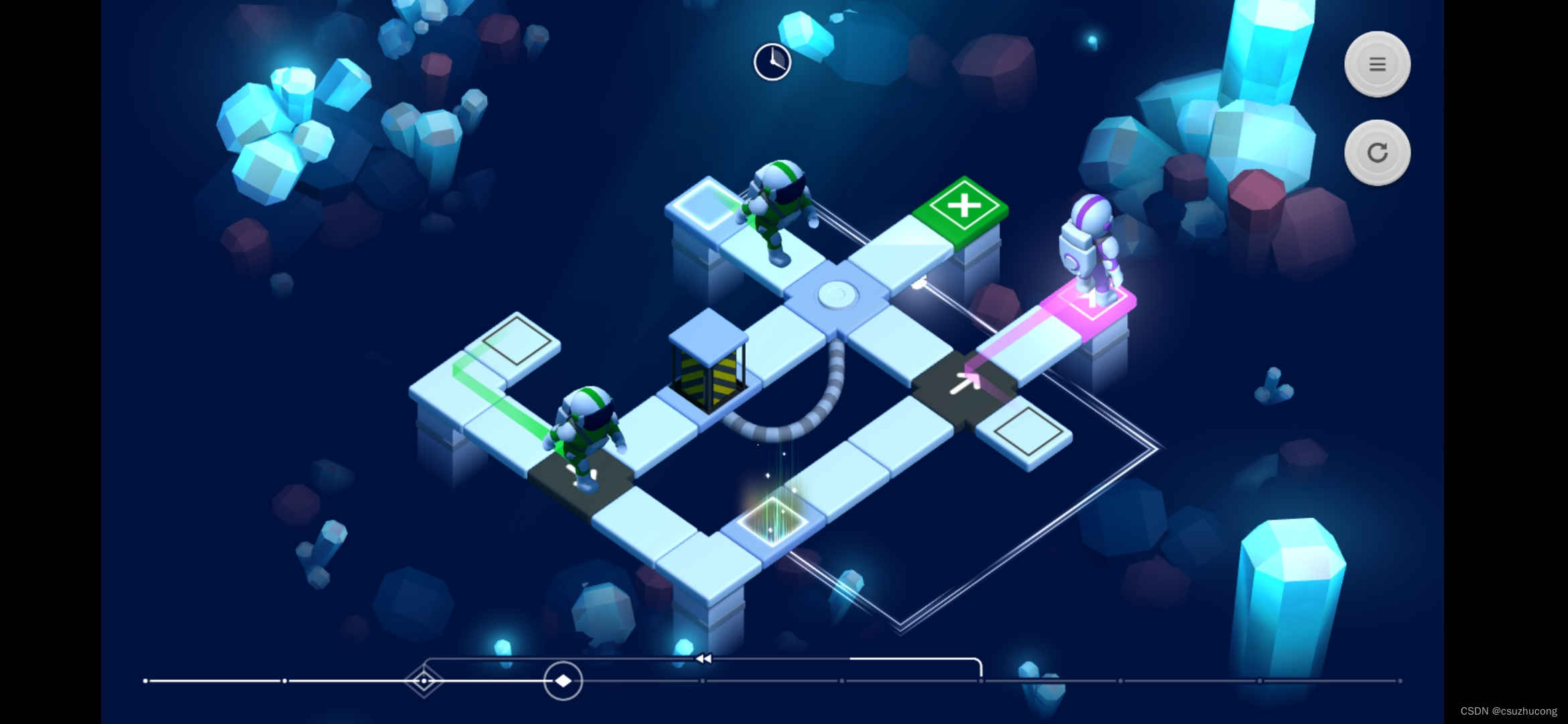Select the circled diamond timeline playhead
The image size is (1568, 724).
point(563,681)
